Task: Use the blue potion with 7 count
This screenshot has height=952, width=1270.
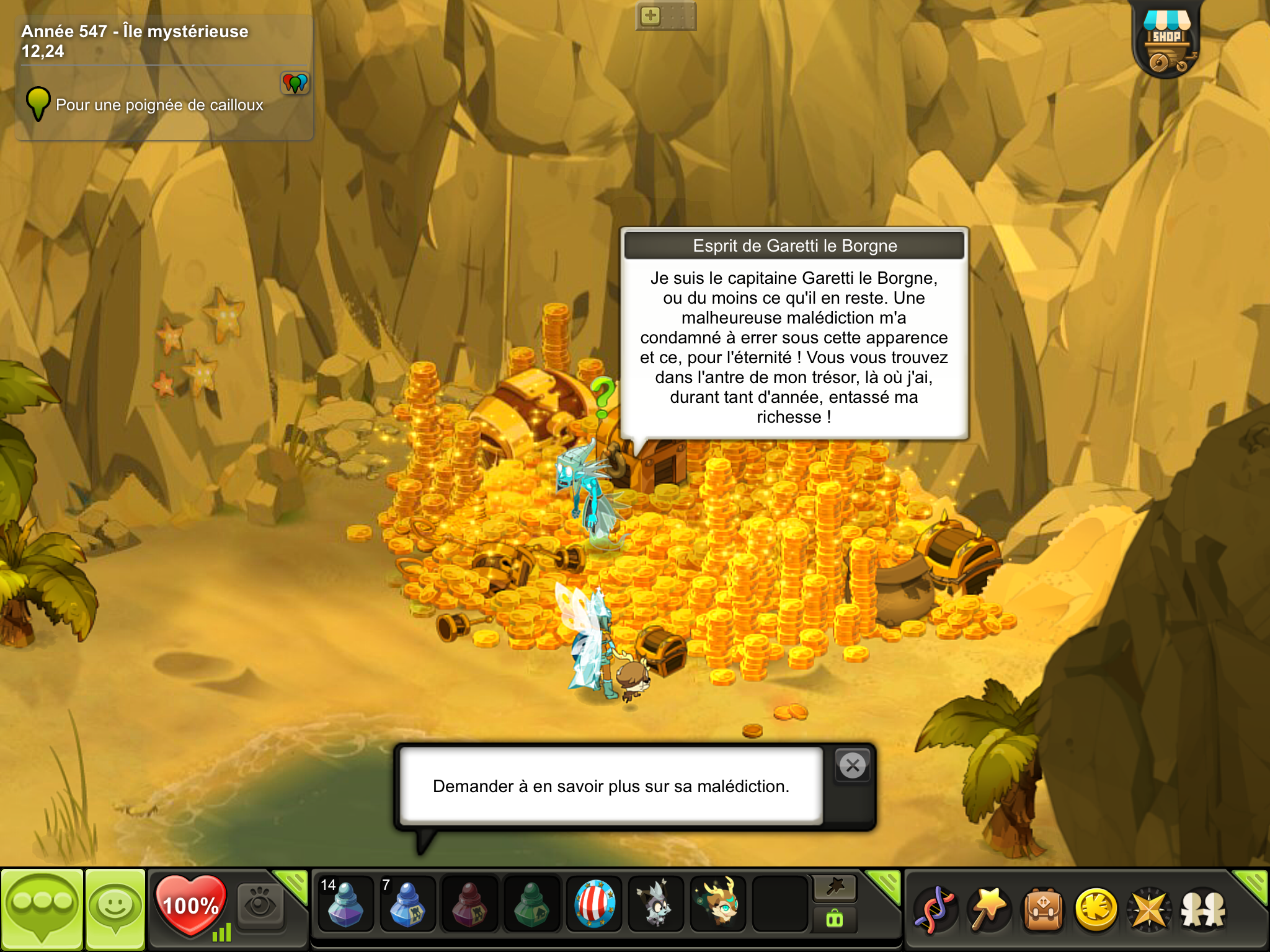Action: click(x=407, y=905)
